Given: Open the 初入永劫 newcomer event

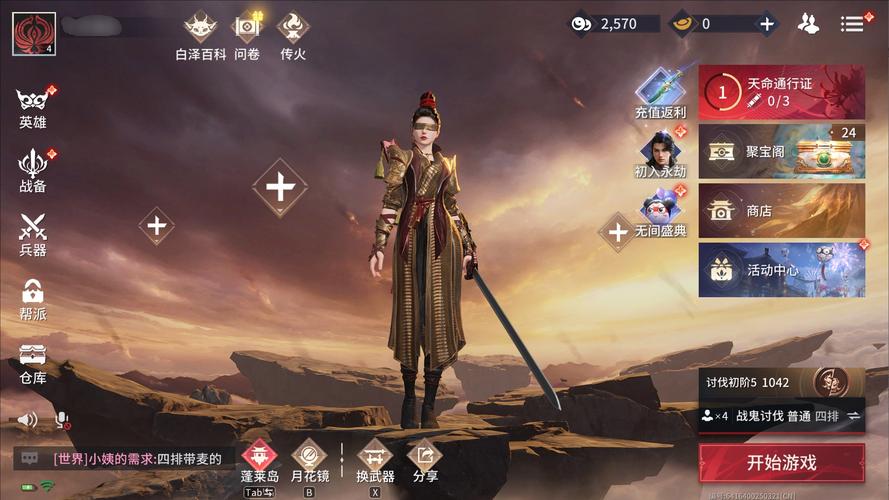Looking at the screenshot, I should tap(660, 152).
